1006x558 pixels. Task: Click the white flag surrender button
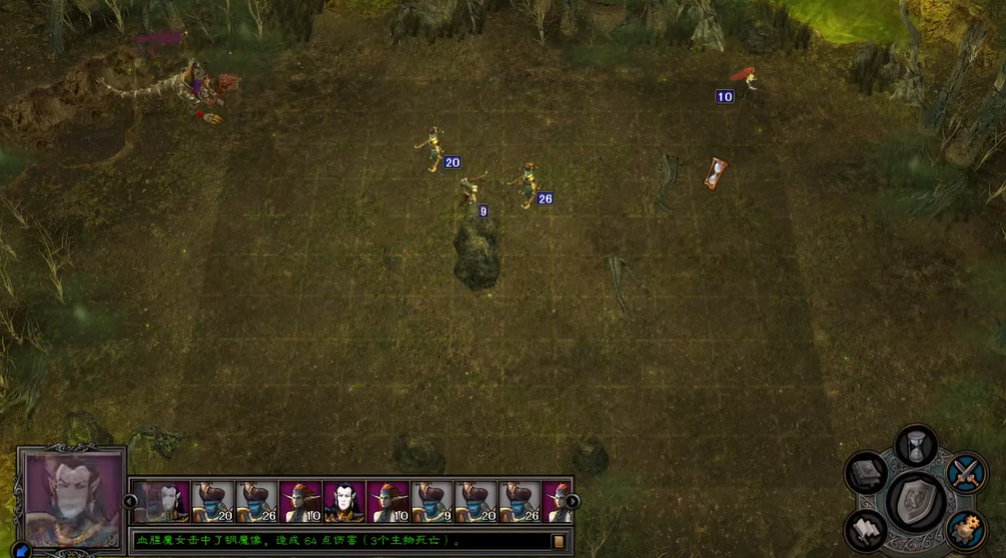coord(866,530)
